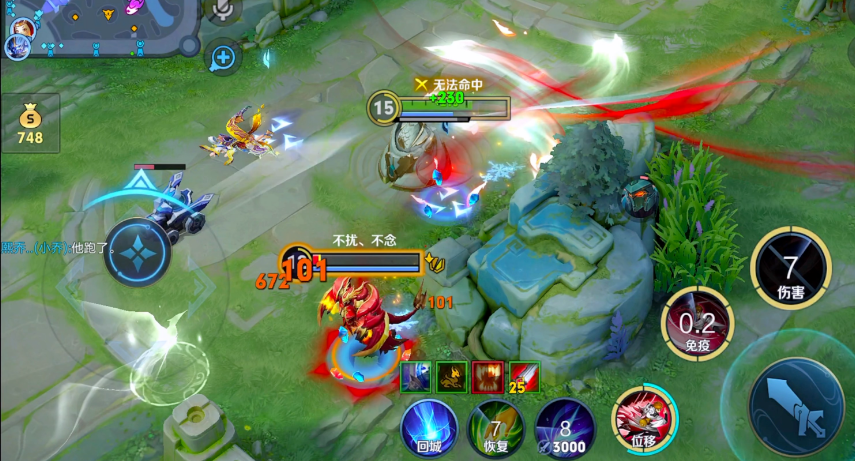This screenshot has height=461, width=855.
Task: Activate the 回城 recall skill
Action: point(429,427)
